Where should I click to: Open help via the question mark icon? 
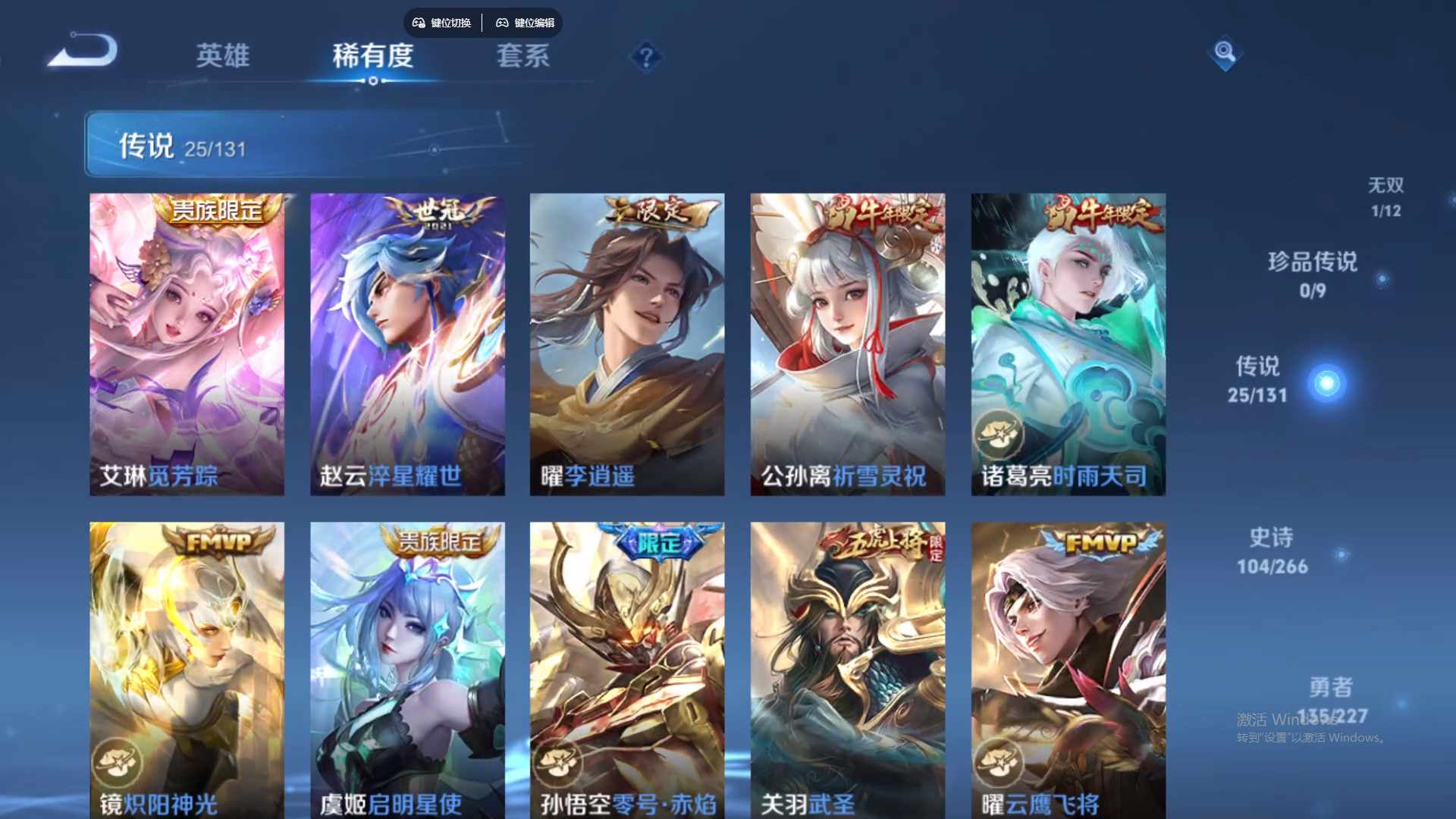(x=645, y=57)
